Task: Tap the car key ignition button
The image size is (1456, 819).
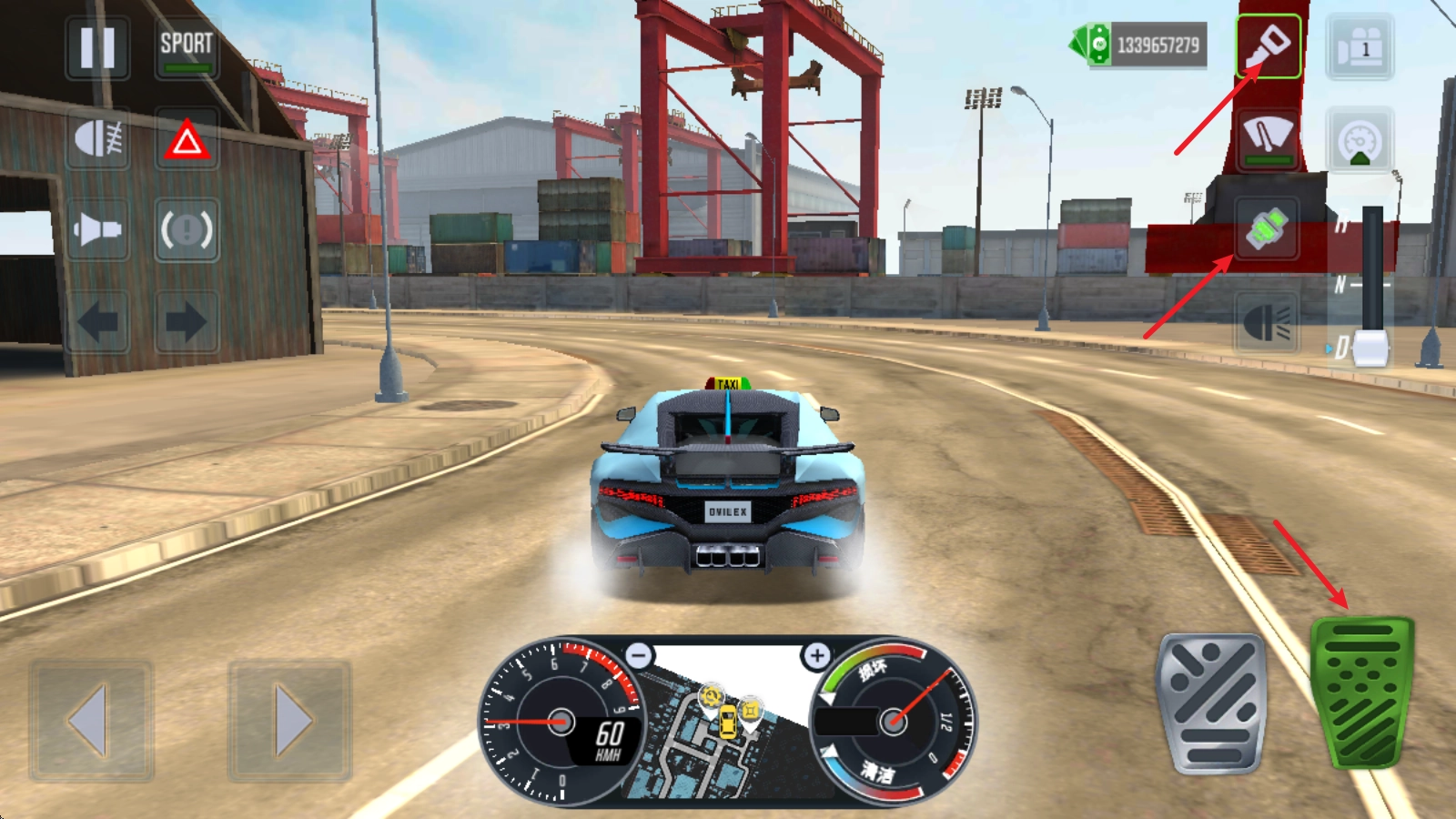Action: [1268, 45]
